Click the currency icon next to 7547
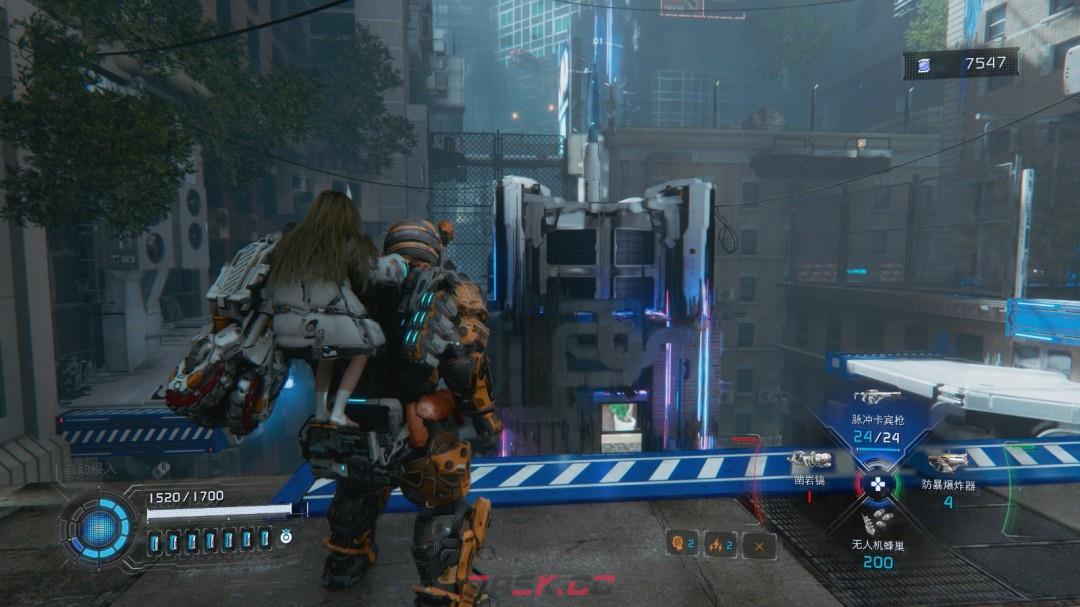This screenshot has width=1080, height=607. [924, 65]
